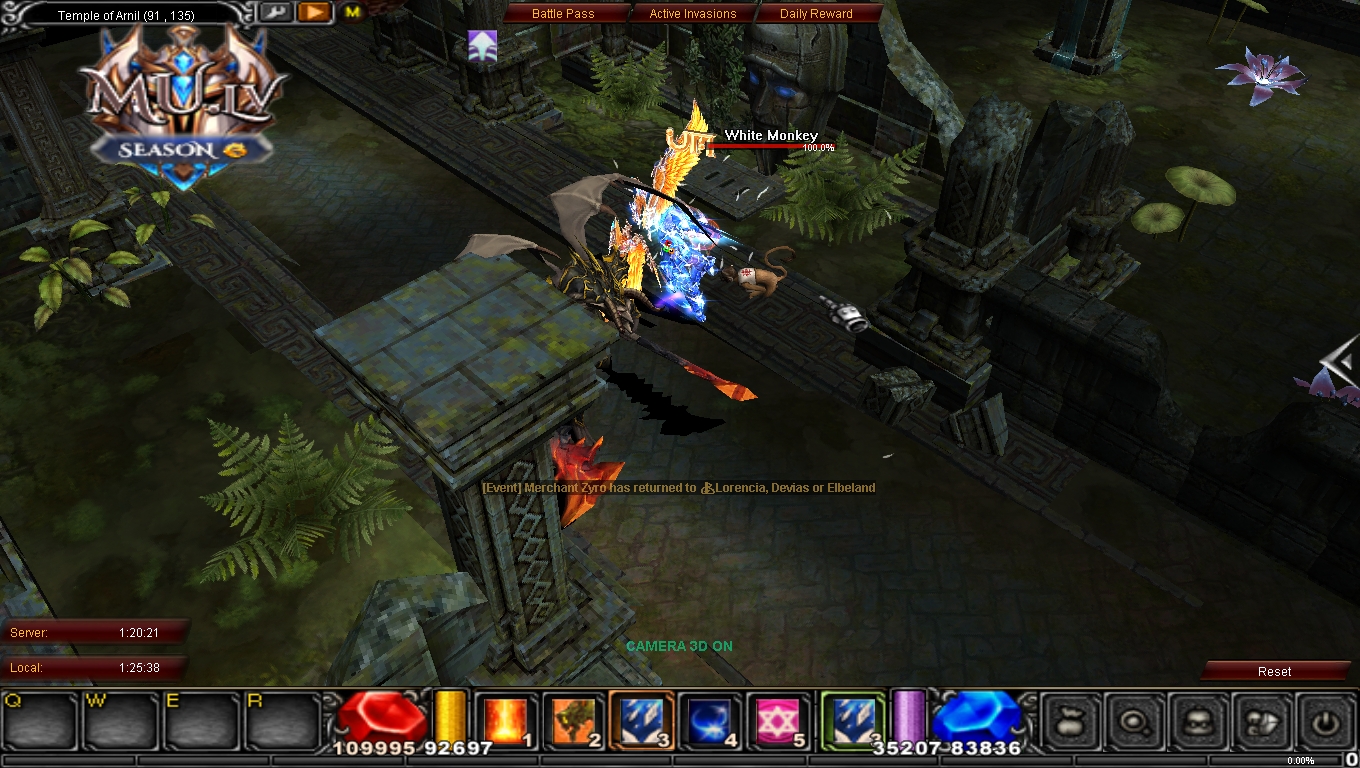
Task: Expand the Temple of Arnil location banner
Action: click(x=120, y=14)
